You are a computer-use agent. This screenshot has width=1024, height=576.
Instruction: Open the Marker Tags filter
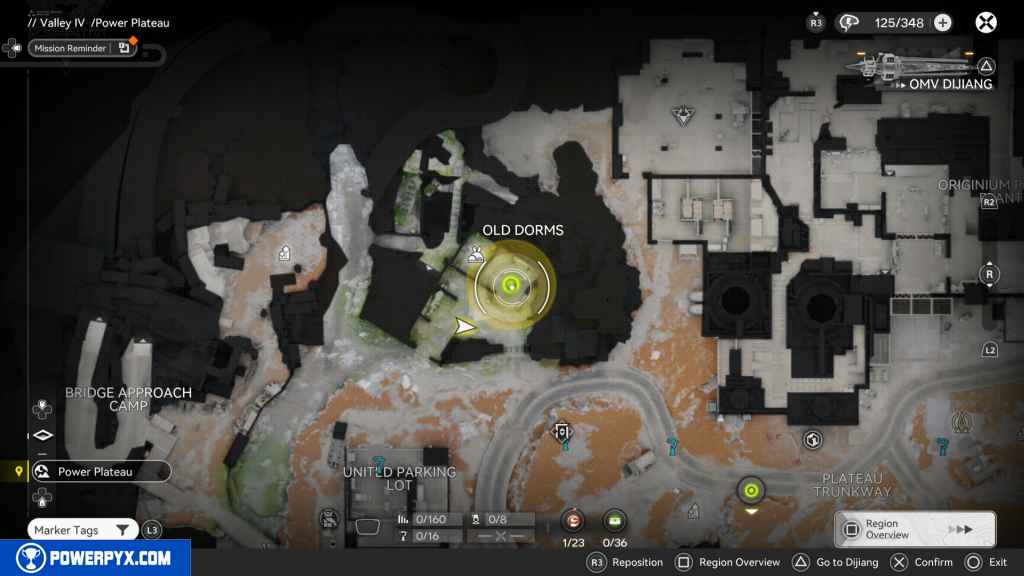point(83,530)
